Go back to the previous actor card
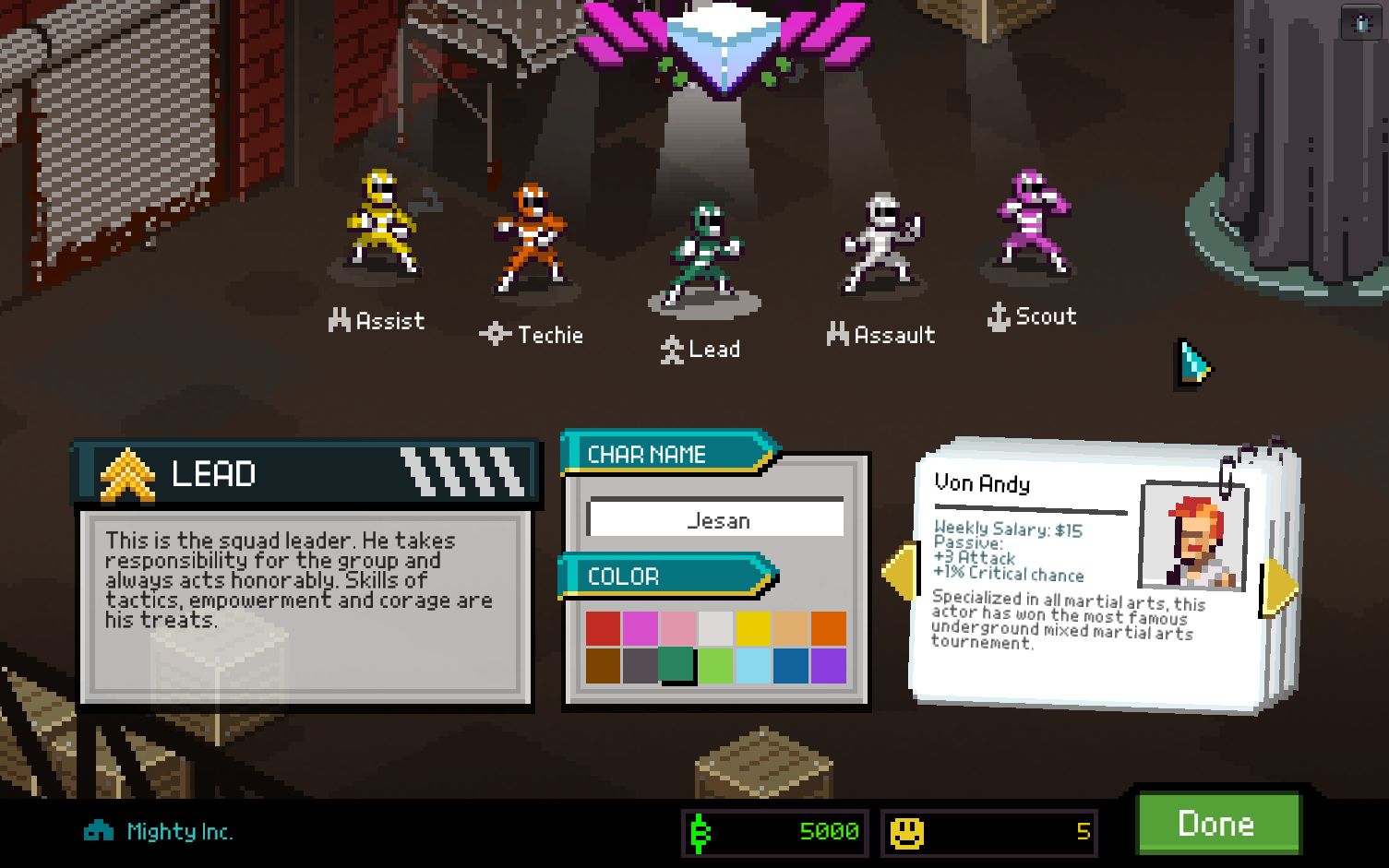The image size is (1389, 868). [900, 572]
